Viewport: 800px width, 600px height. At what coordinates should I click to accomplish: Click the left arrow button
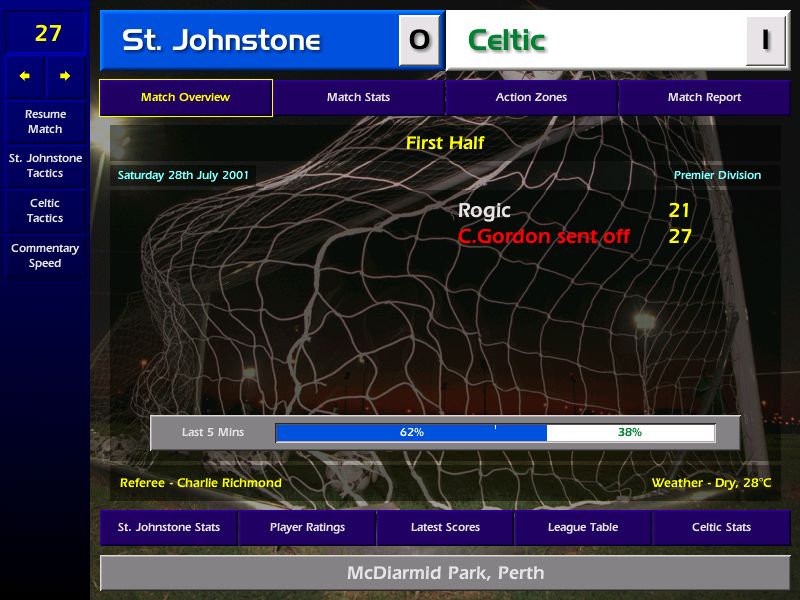click(x=25, y=76)
